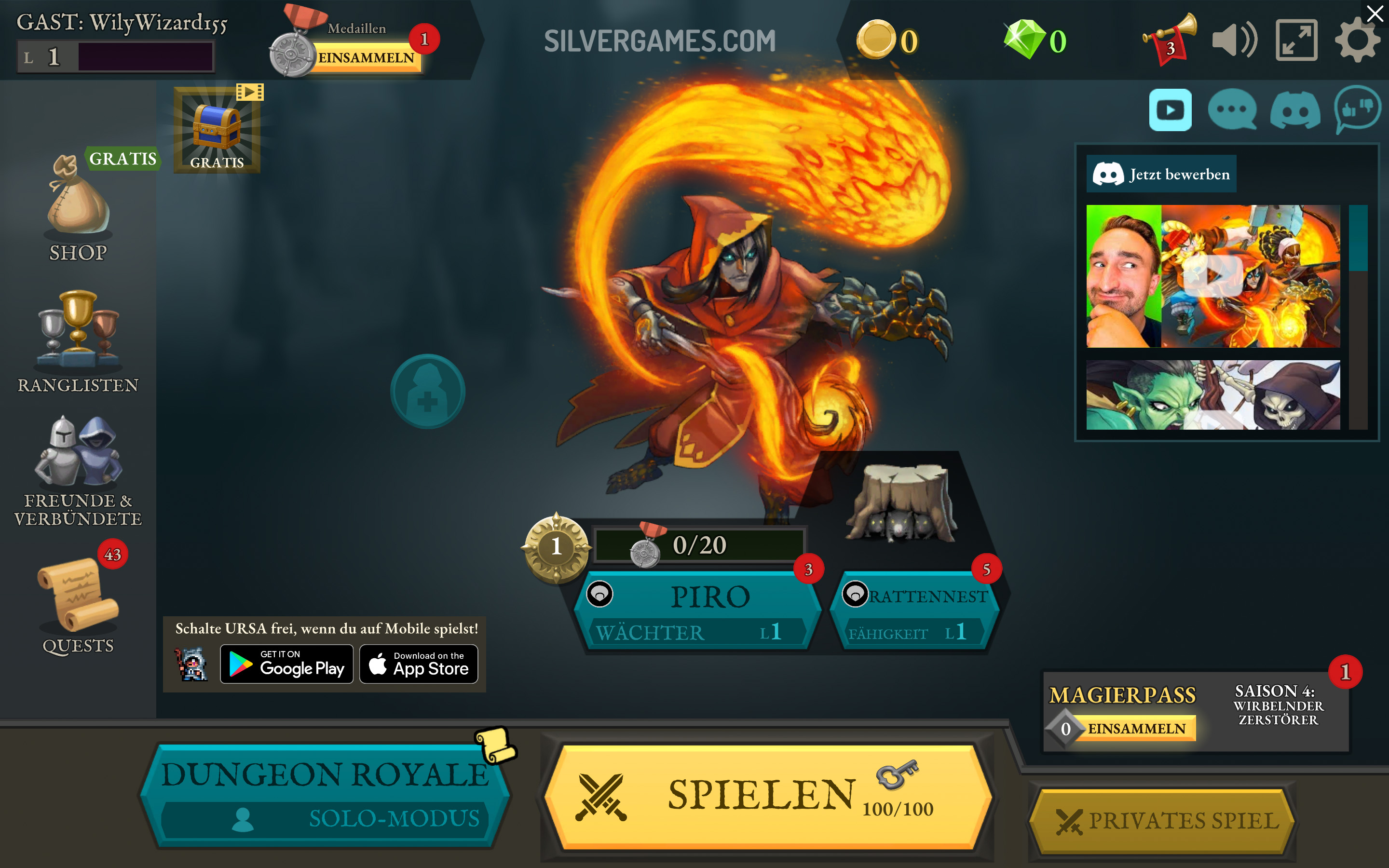Viewport: 1389px width, 868px height.
Task: Close the game overlay with the X
Action: pos(1375,13)
